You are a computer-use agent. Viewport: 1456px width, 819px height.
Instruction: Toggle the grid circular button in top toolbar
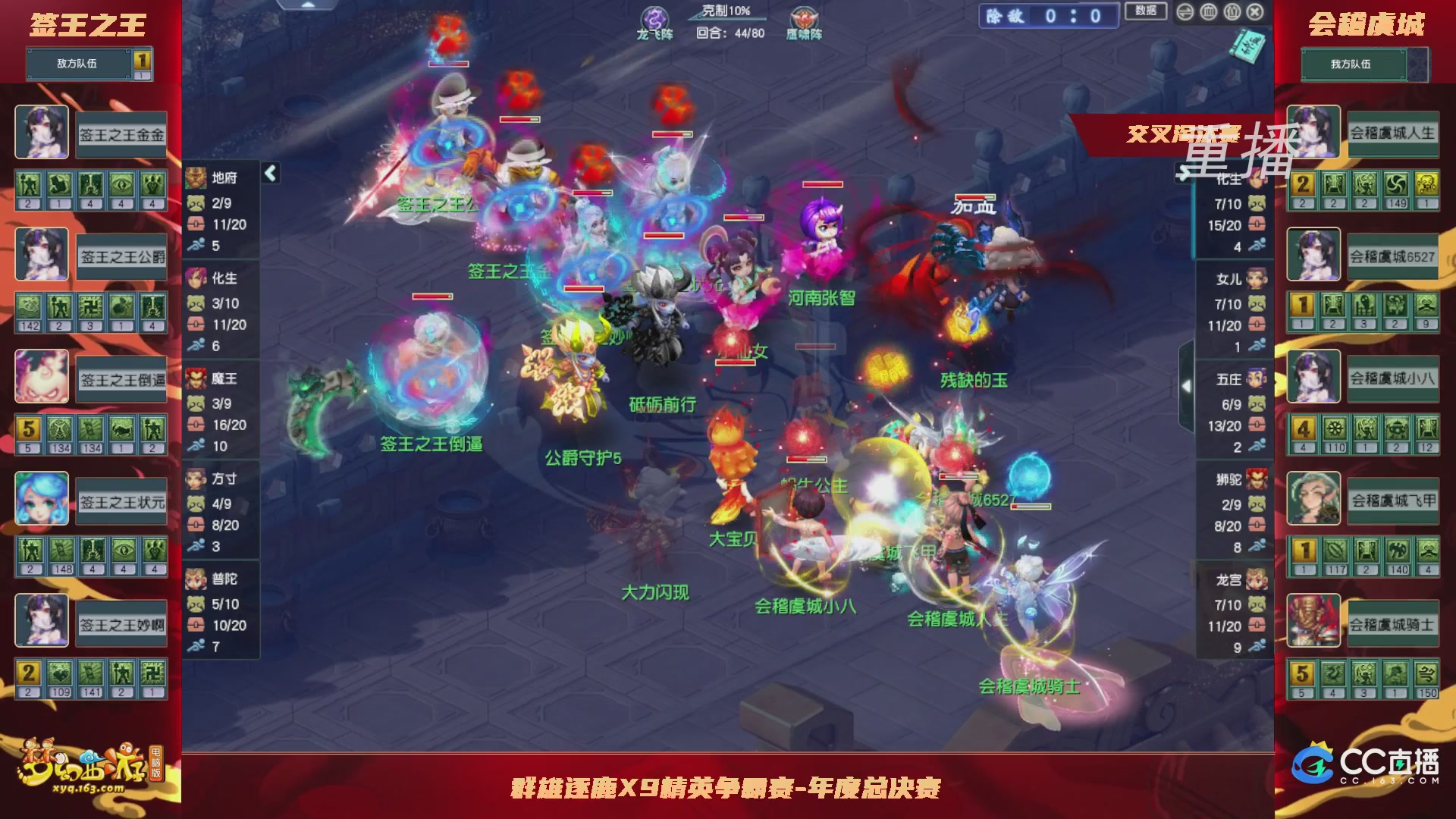coord(1207,12)
